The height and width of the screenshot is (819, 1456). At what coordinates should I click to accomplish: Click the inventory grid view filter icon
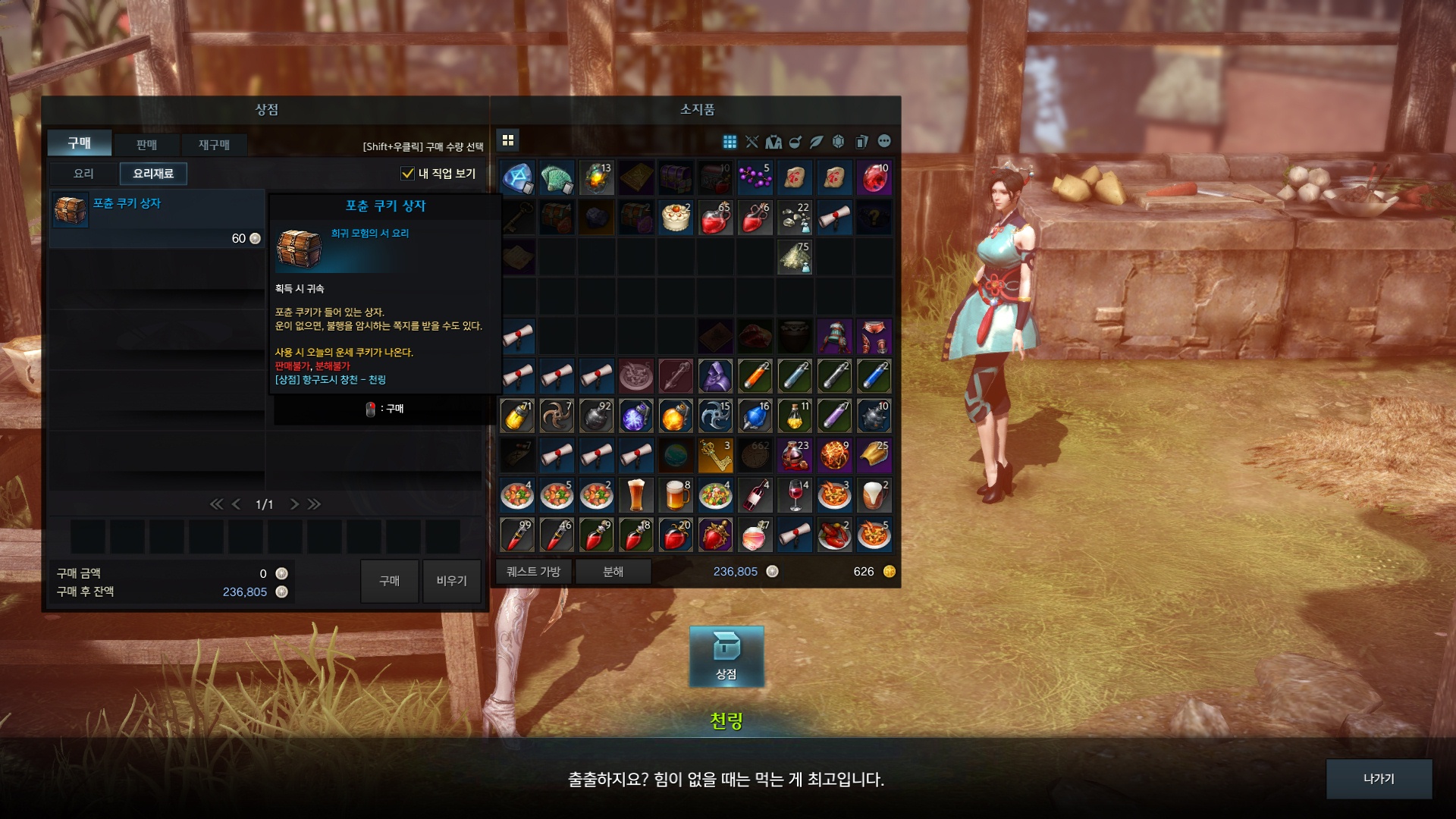click(730, 142)
